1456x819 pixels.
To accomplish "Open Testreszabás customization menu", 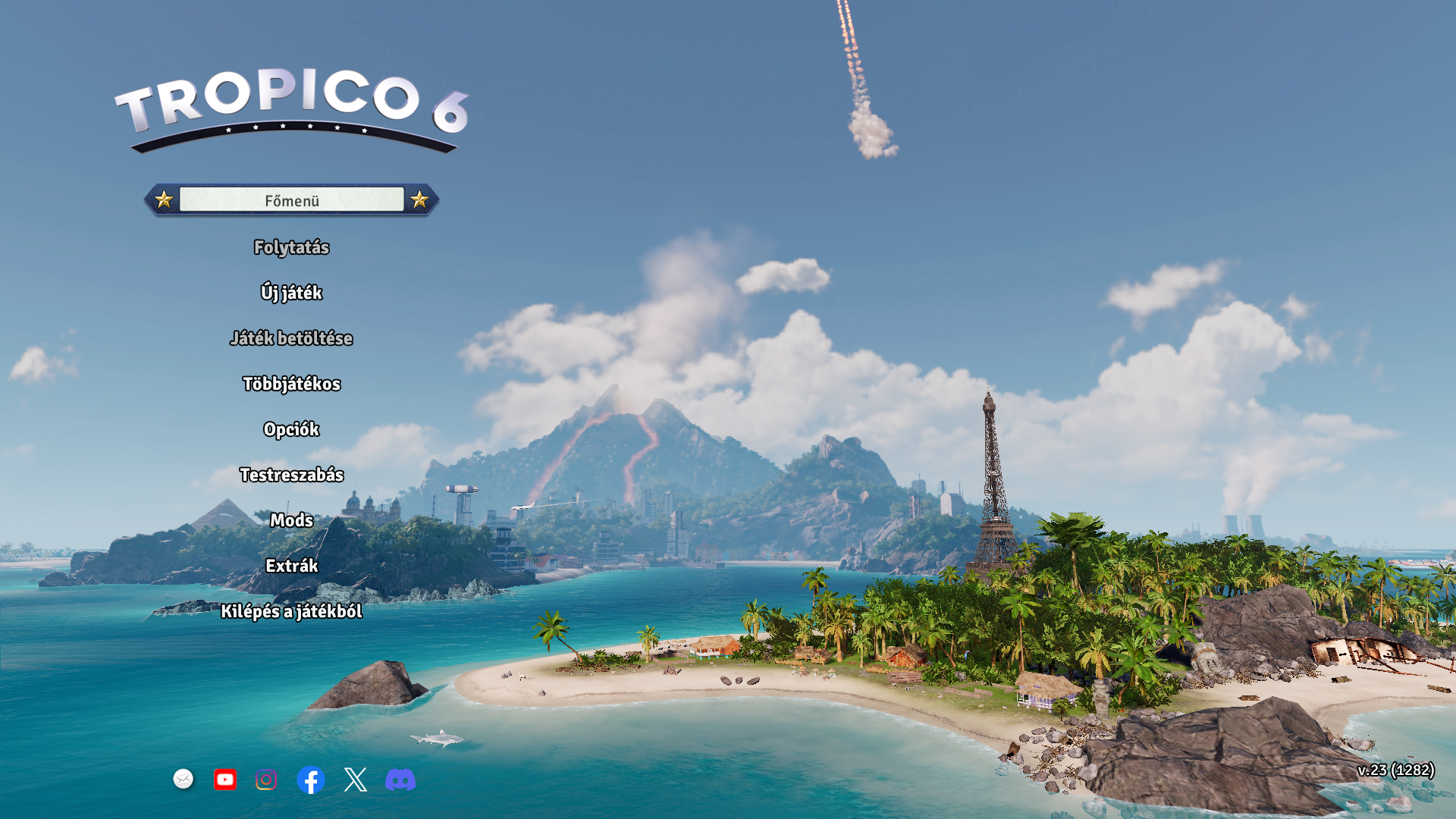I will click(291, 475).
